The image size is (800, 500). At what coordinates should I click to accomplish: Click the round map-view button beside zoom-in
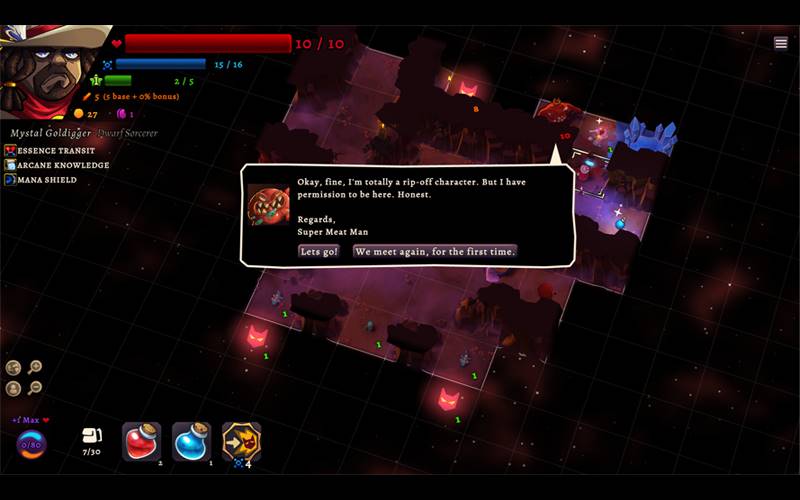pyautogui.click(x=14, y=368)
